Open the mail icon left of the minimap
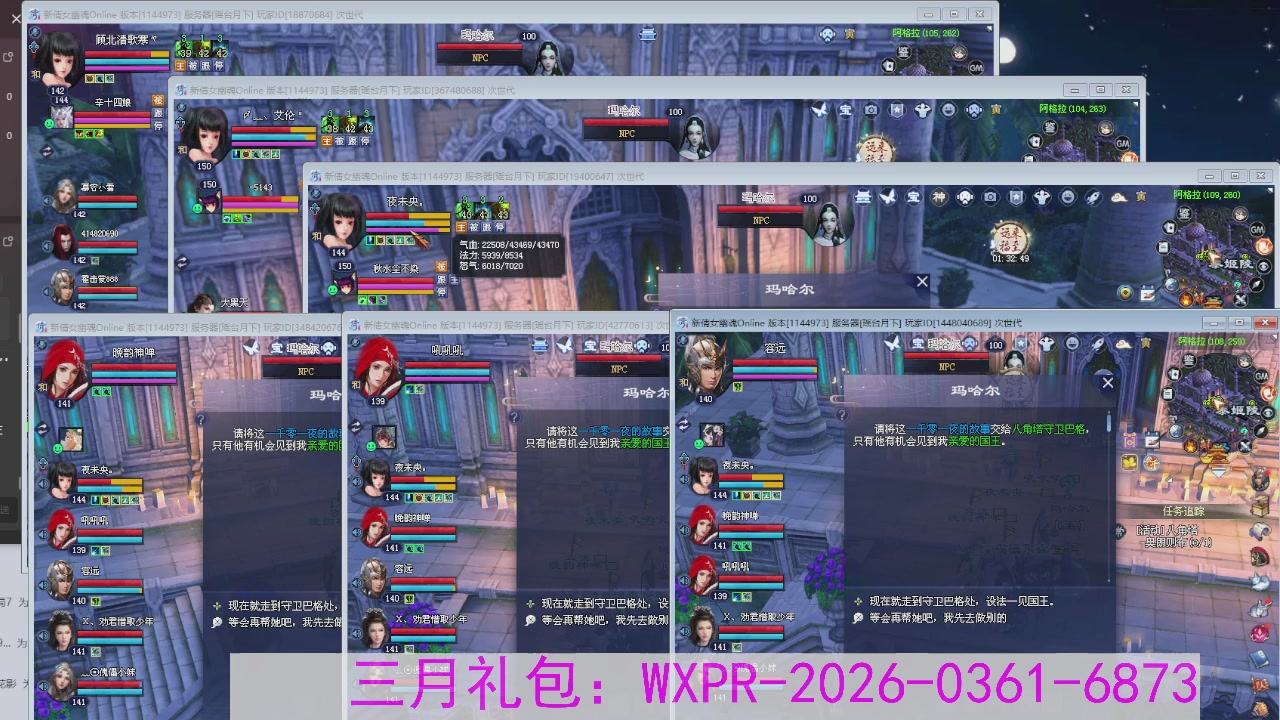The width and height of the screenshot is (1280, 720). pos(1168,391)
